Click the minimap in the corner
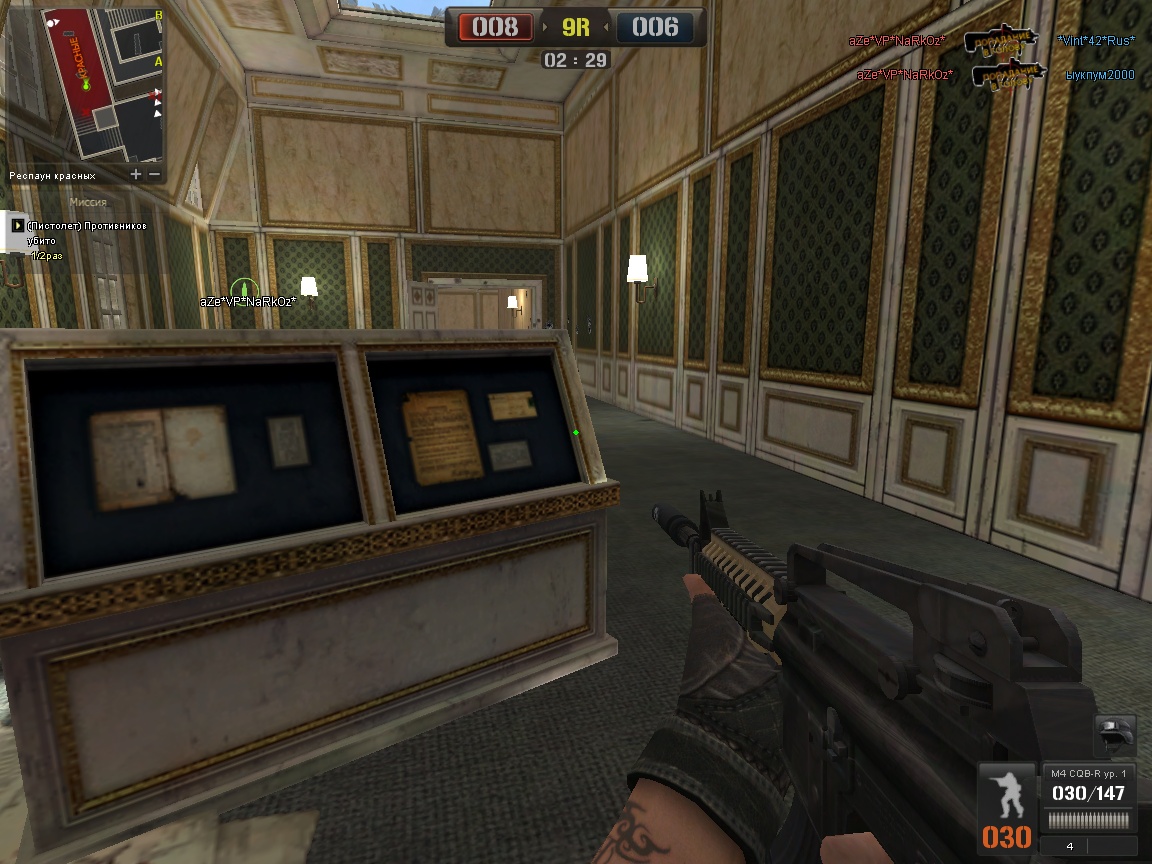The height and width of the screenshot is (864, 1152). tap(86, 83)
